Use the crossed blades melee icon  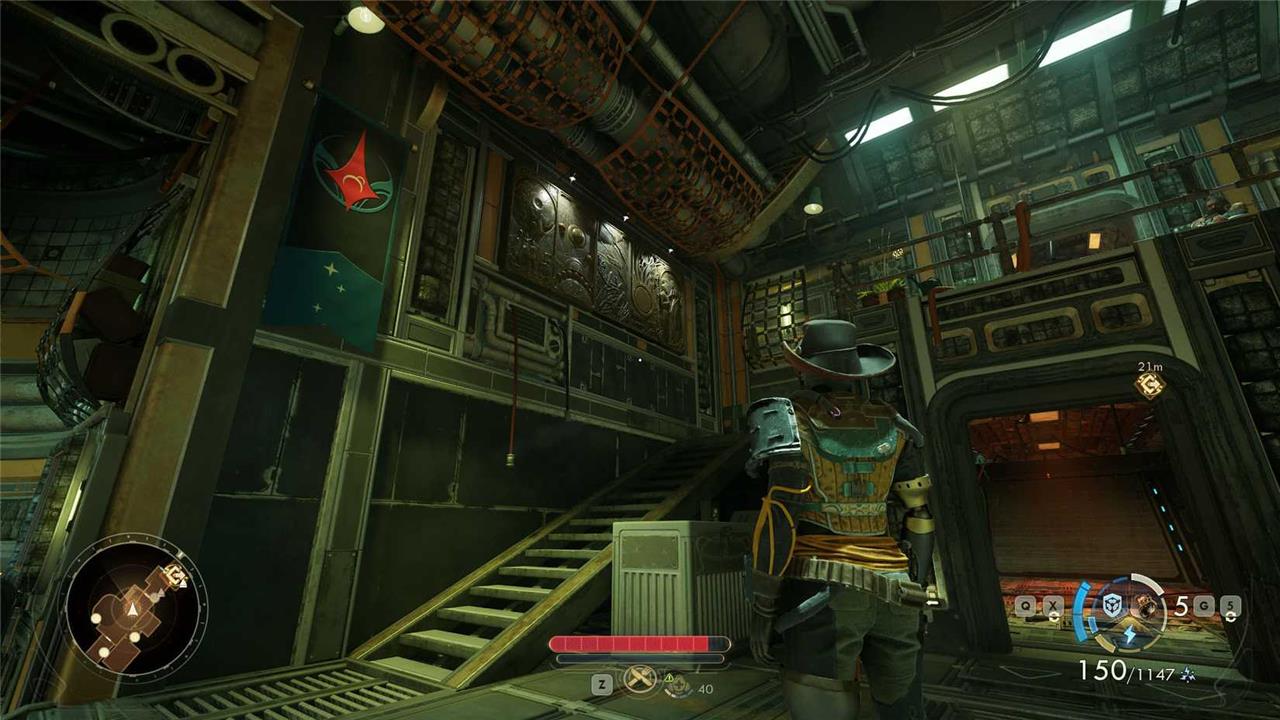coord(638,681)
